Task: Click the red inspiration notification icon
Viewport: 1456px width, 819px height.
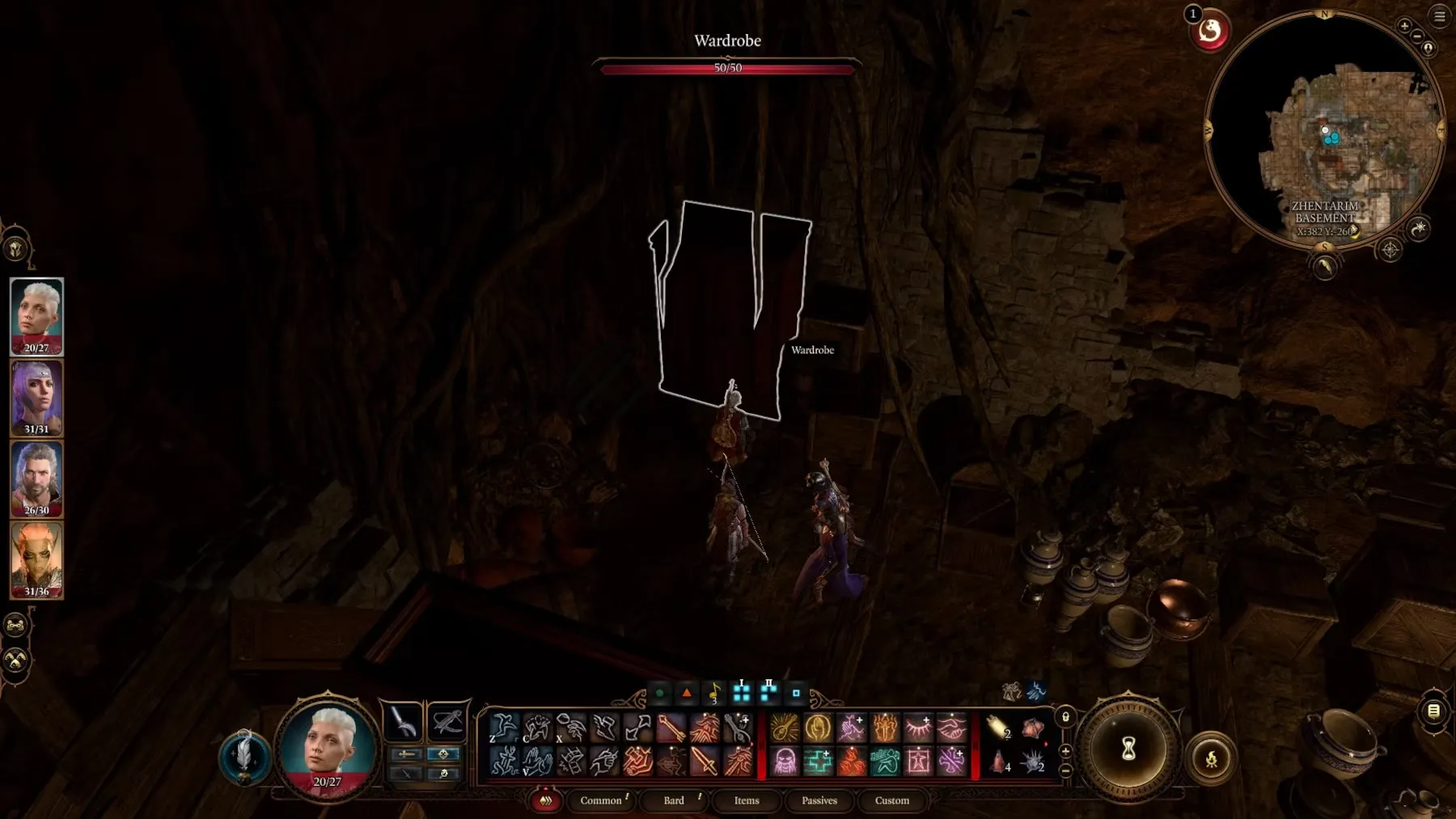Action: 1210,32
